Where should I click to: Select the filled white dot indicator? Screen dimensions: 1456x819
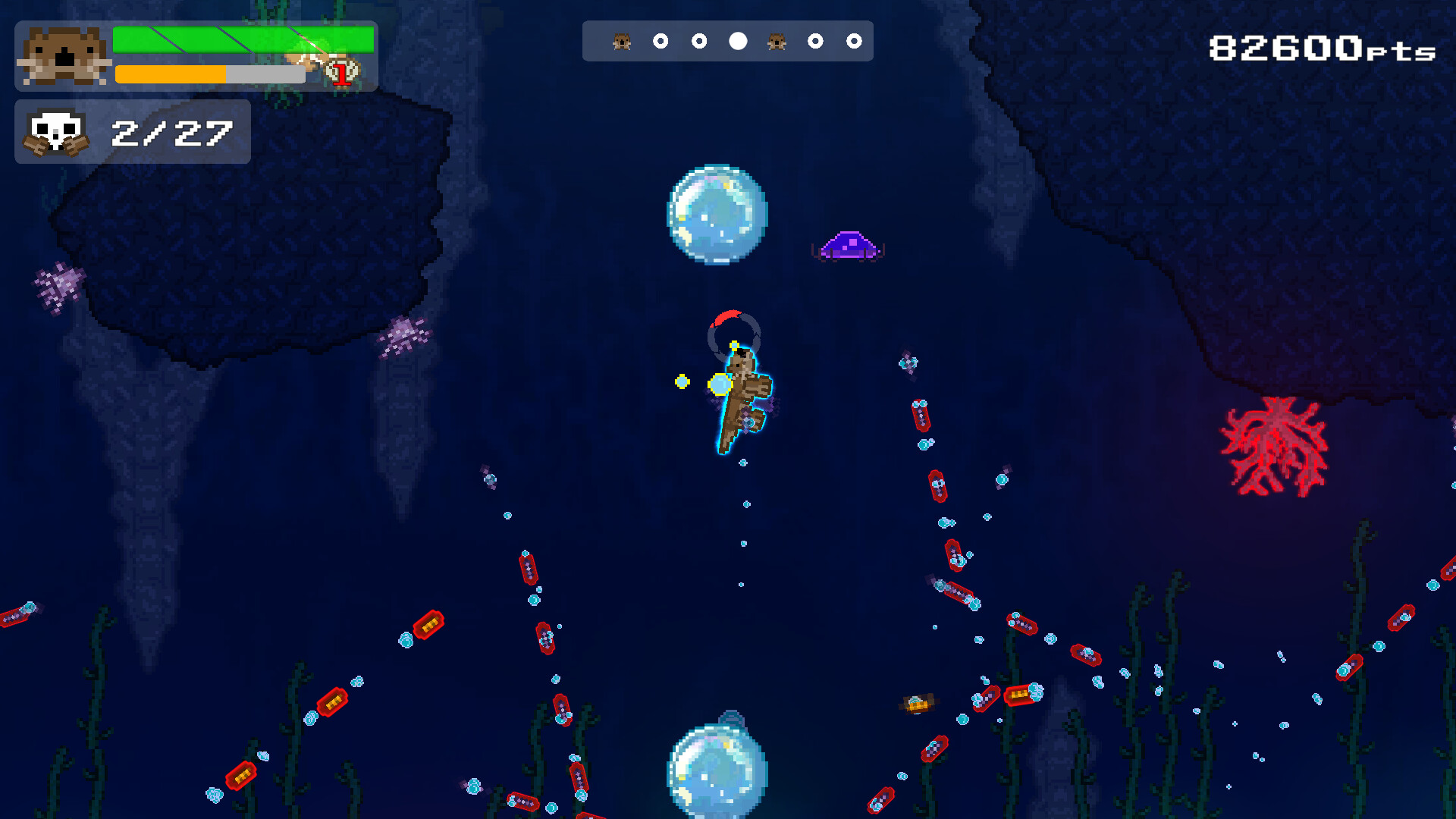[x=736, y=41]
